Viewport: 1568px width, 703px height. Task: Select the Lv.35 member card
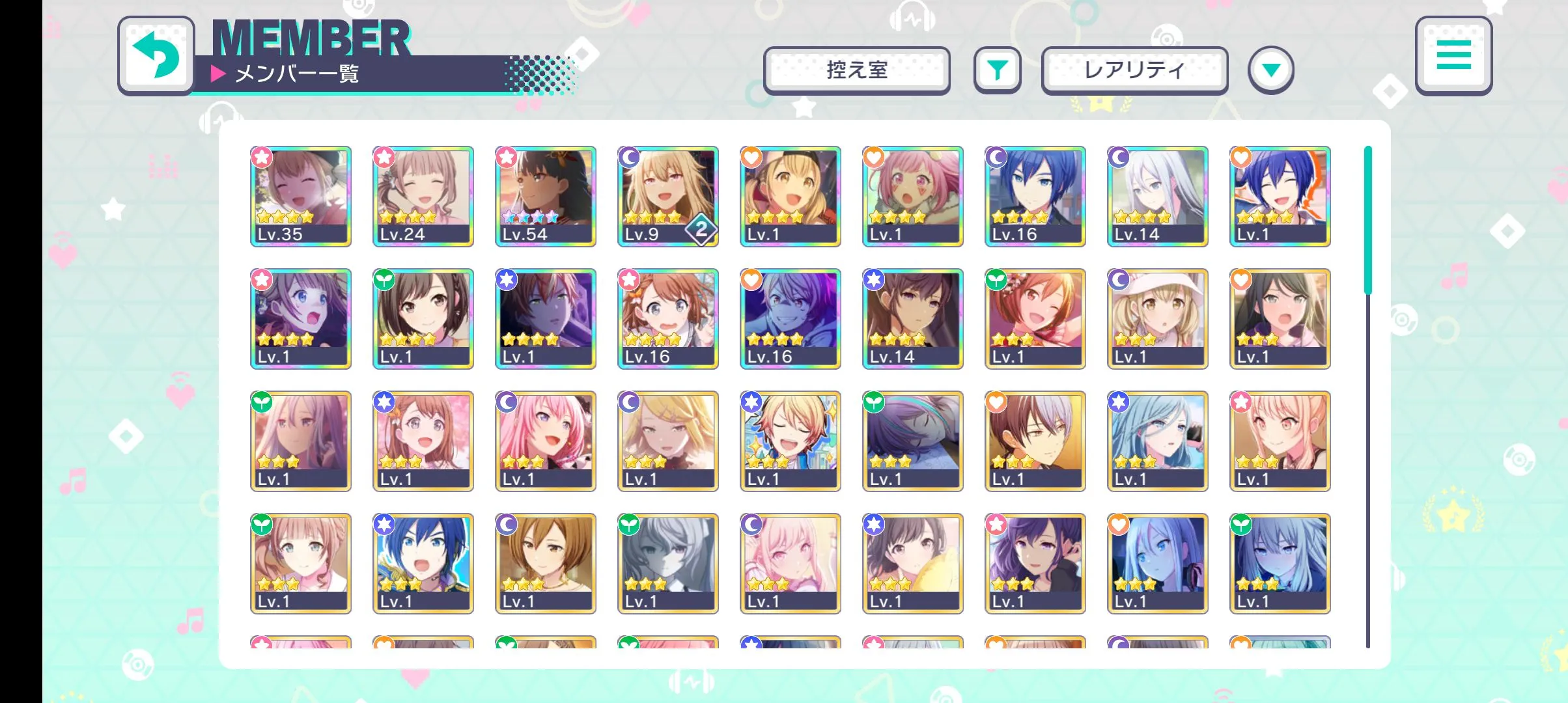pos(301,196)
